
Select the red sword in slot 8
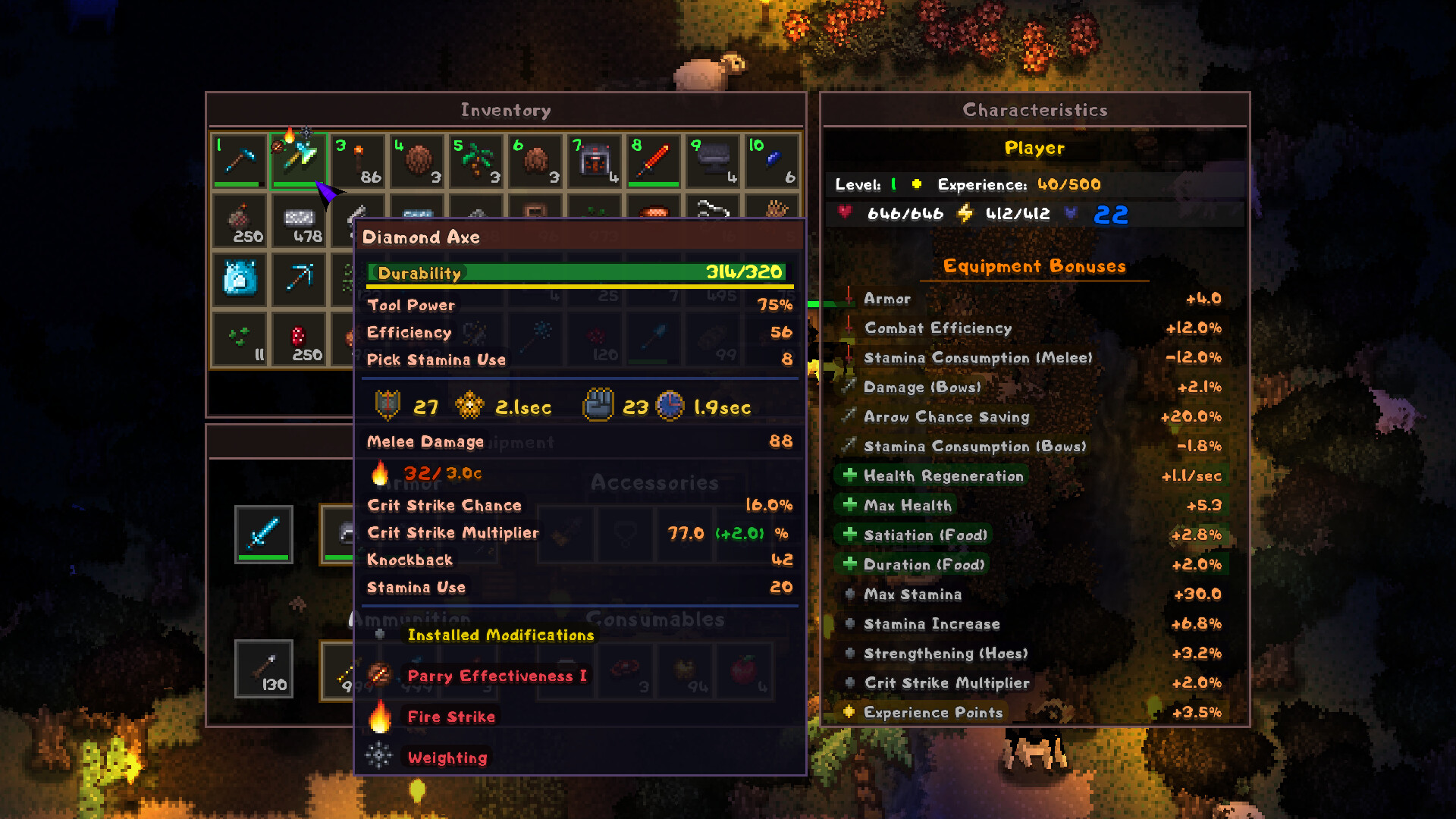[653, 160]
